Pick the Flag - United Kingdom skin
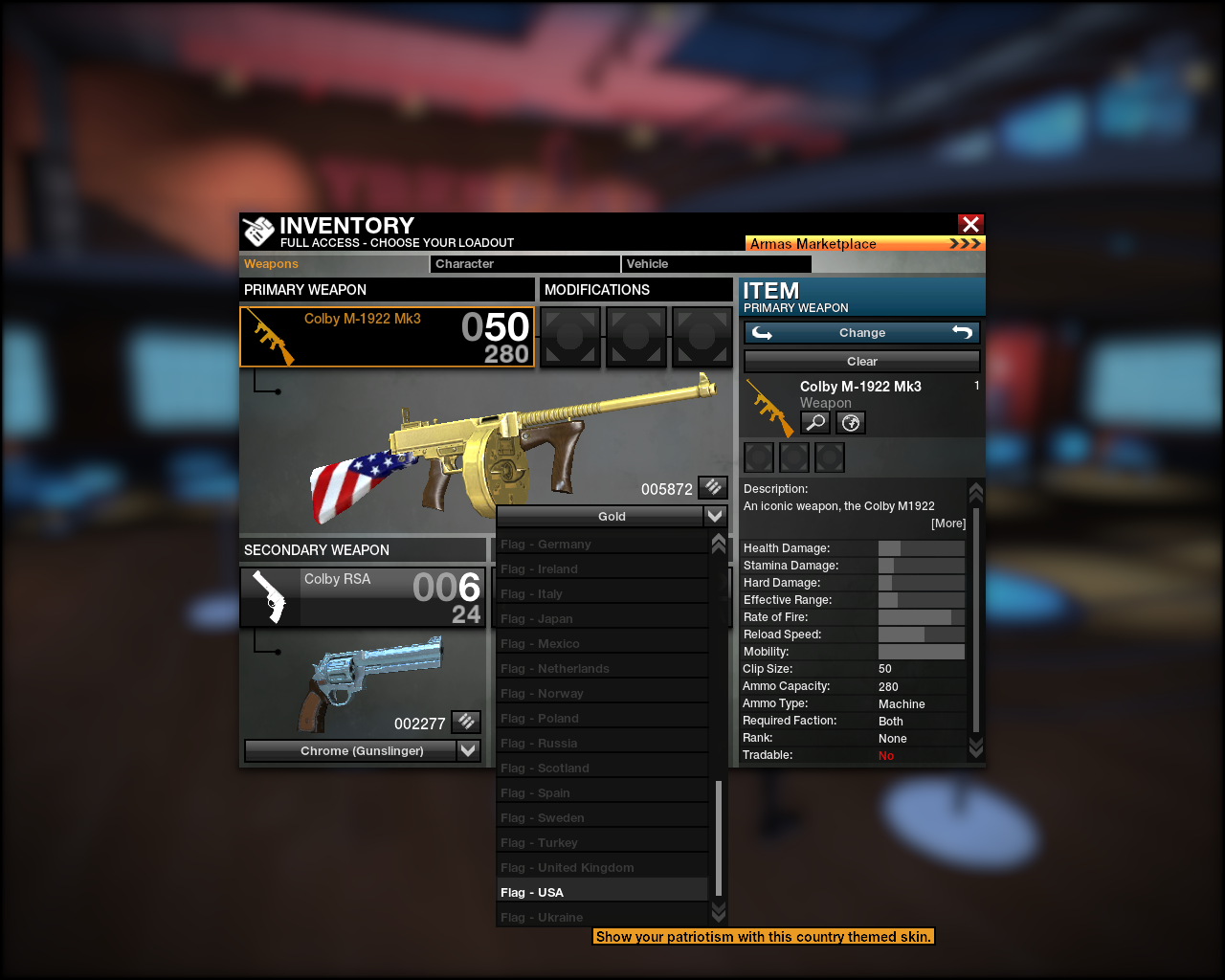The width and height of the screenshot is (1225, 980). point(602,868)
